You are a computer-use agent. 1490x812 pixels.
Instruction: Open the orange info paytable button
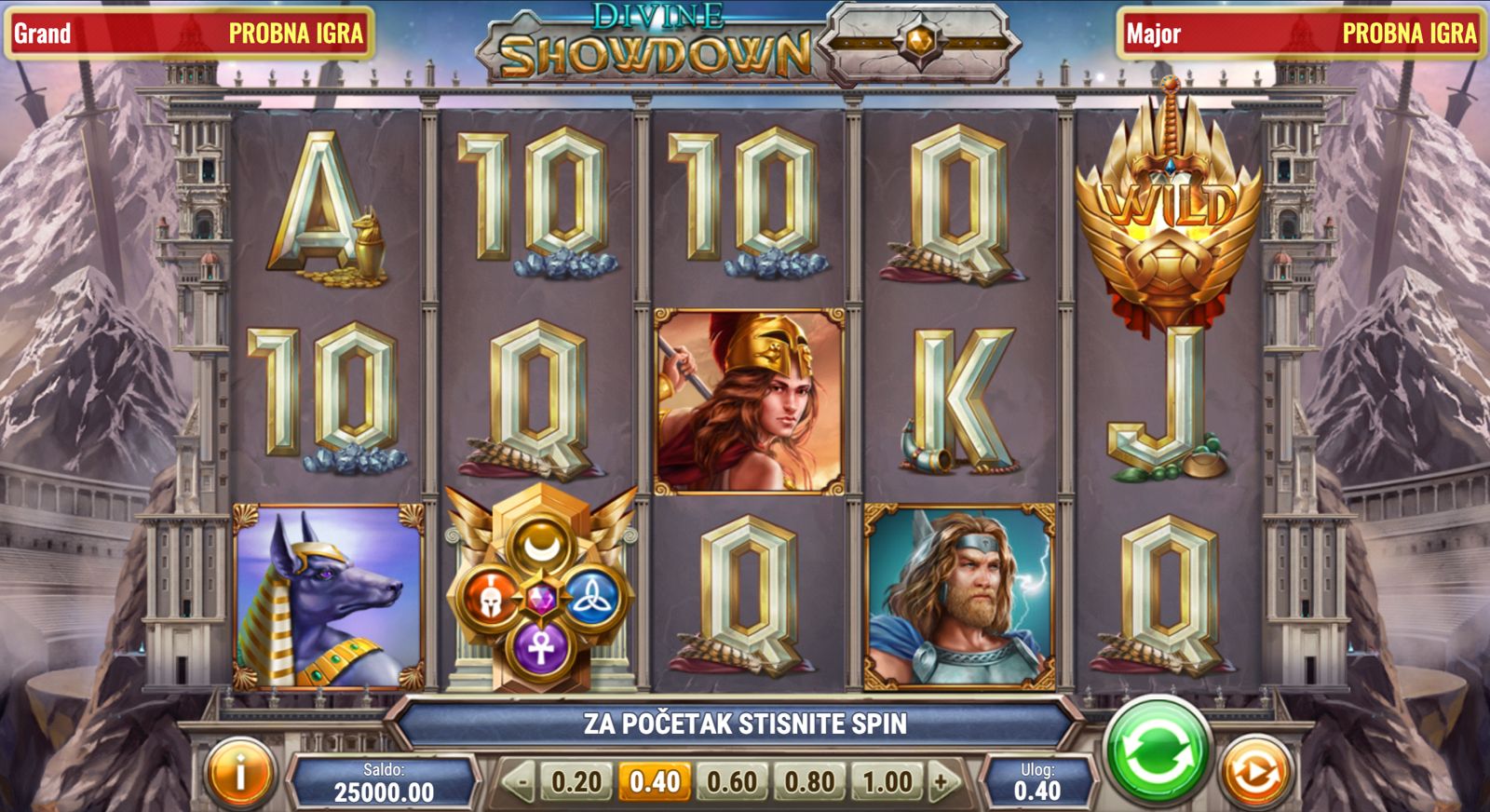coord(239,773)
